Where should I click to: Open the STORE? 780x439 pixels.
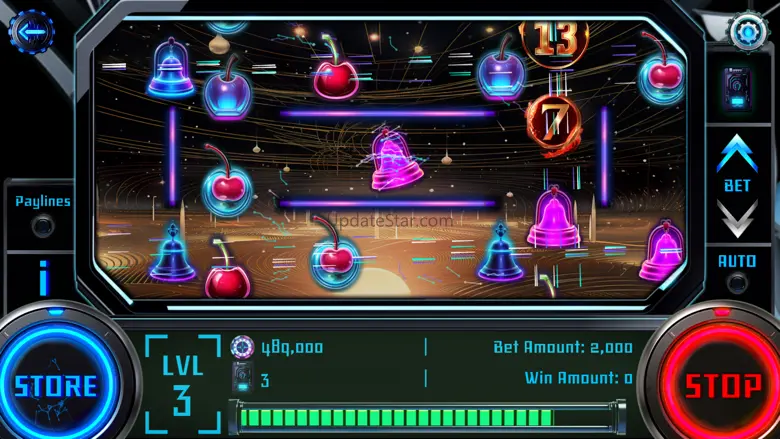click(56, 385)
